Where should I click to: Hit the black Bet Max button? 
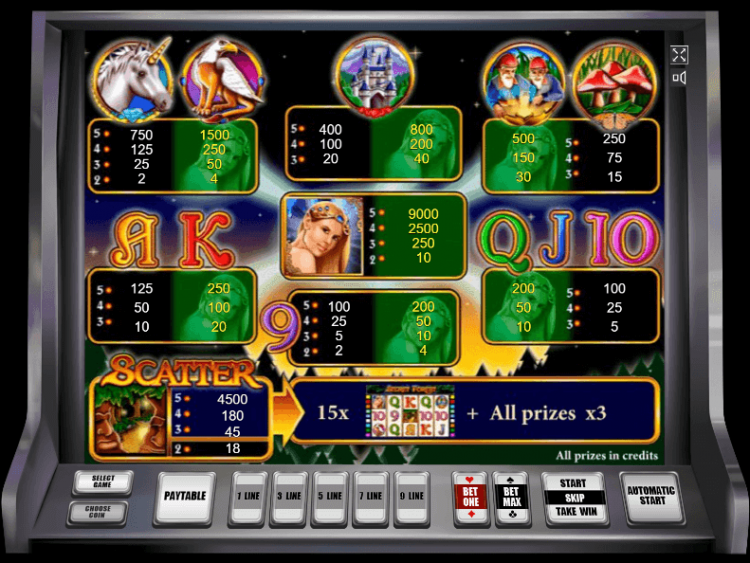[x=511, y=497]
